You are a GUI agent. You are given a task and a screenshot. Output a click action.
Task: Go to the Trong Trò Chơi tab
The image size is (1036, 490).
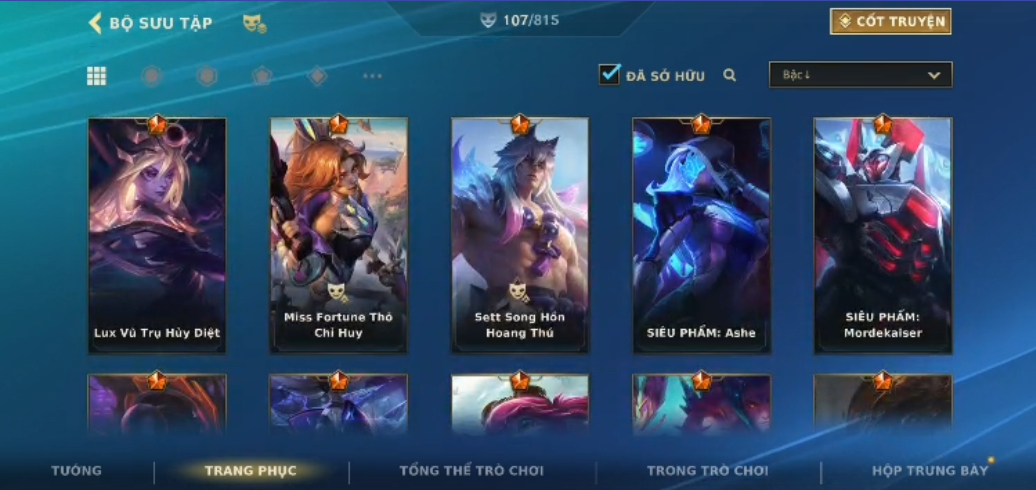(x=707, y=470)
